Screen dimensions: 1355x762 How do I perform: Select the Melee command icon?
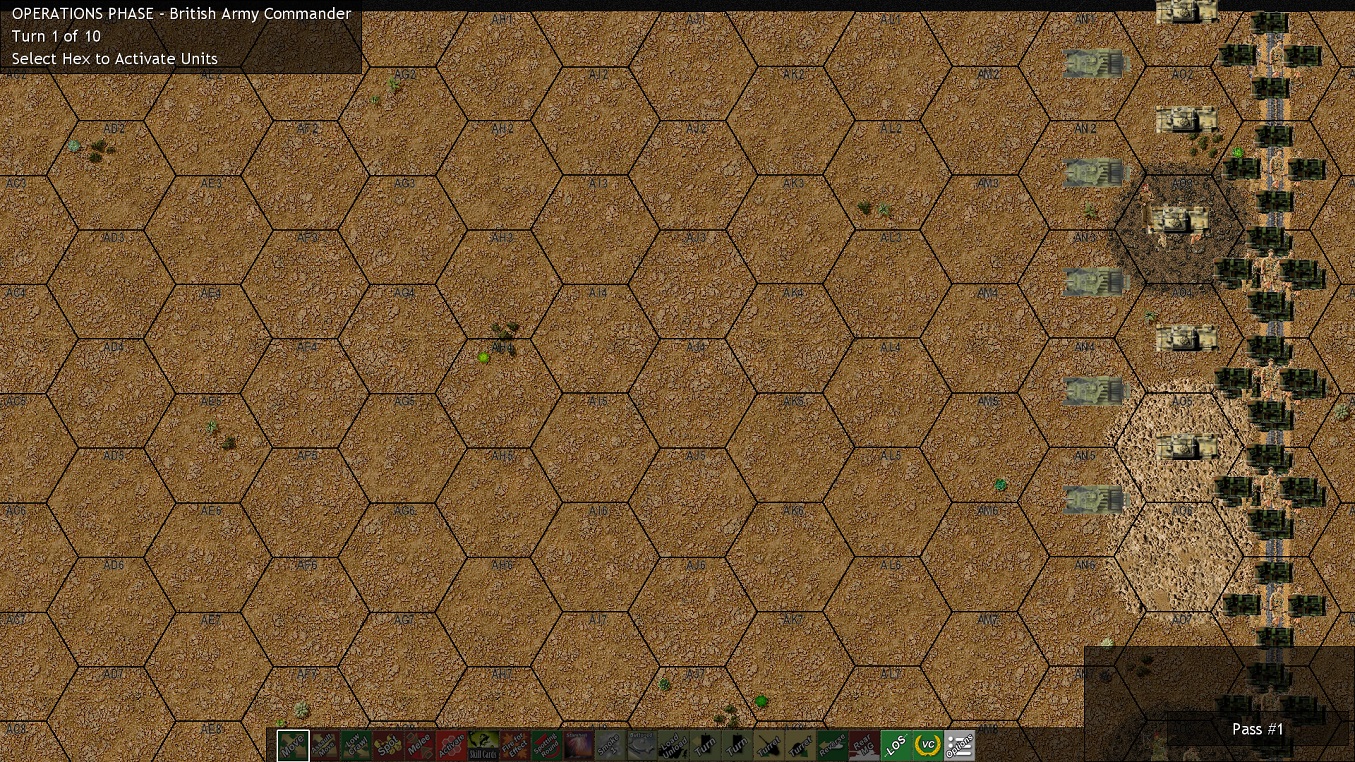point(420,744)
